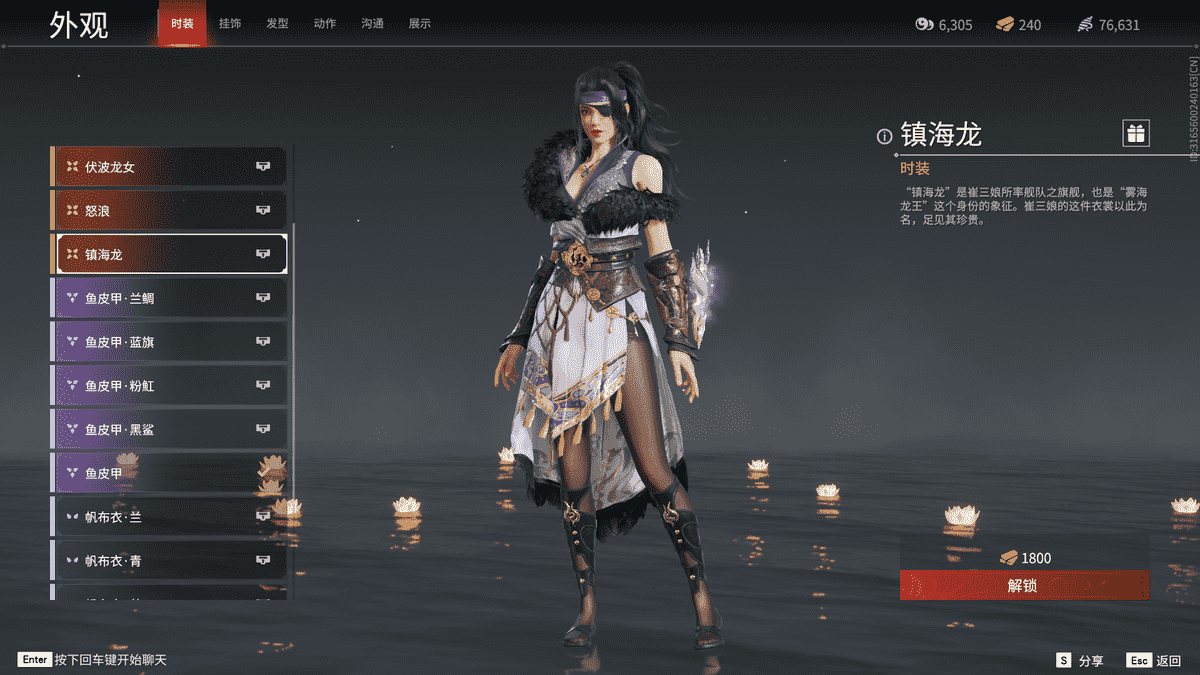Choose the 鱼皮甲·蓝旗 outfit
Image resolution: width=1200 pixels, height=675 pixels.
pos(170,342)
